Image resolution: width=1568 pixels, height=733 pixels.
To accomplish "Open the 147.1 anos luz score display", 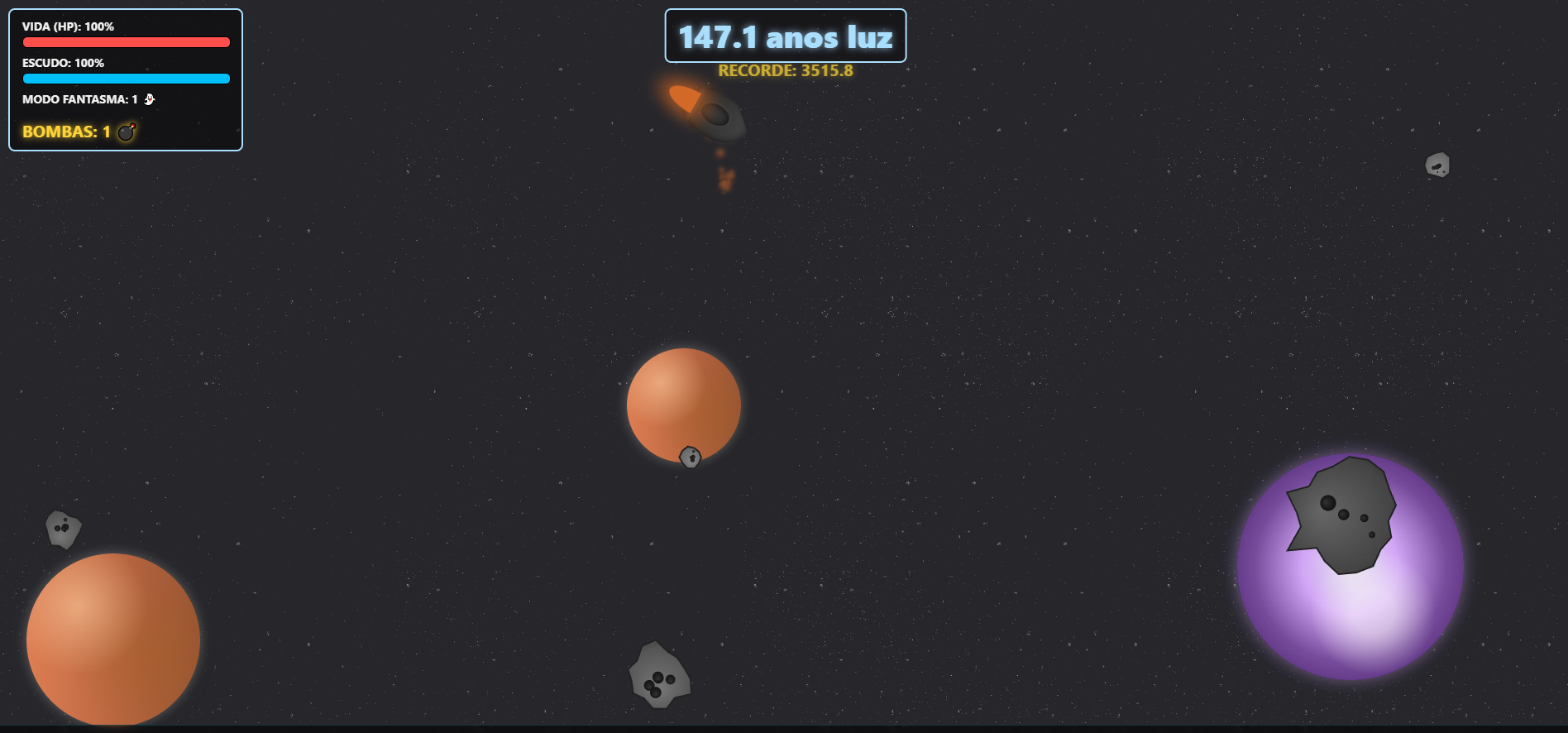I will 785,36.
